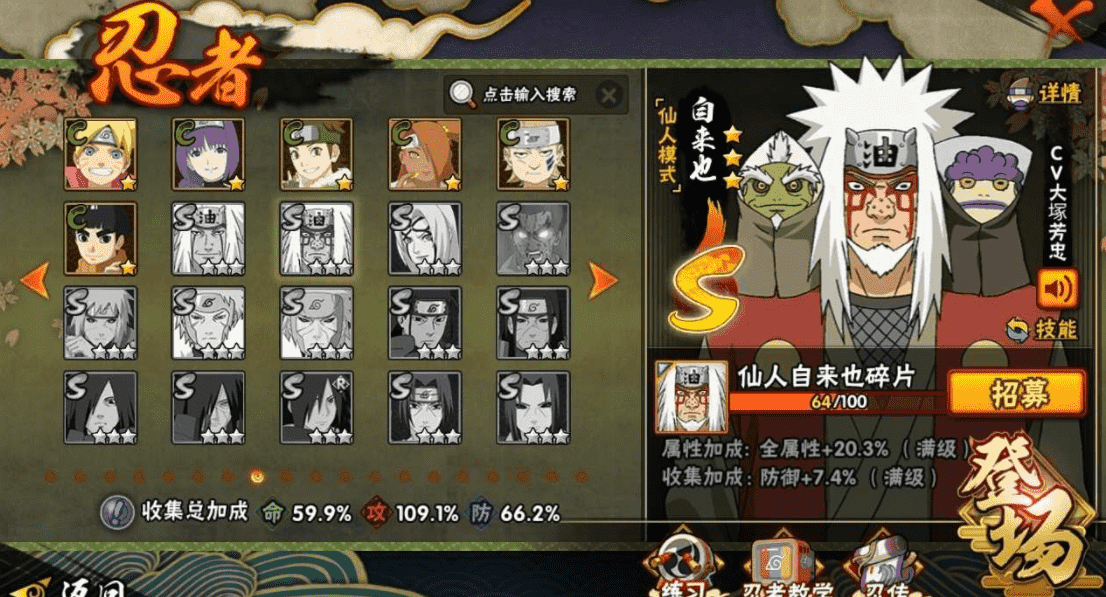Open the 详情 details for Jiraiya
Screen dimensions: 1106x597
pyautogui.click(x=1046, y=93)
